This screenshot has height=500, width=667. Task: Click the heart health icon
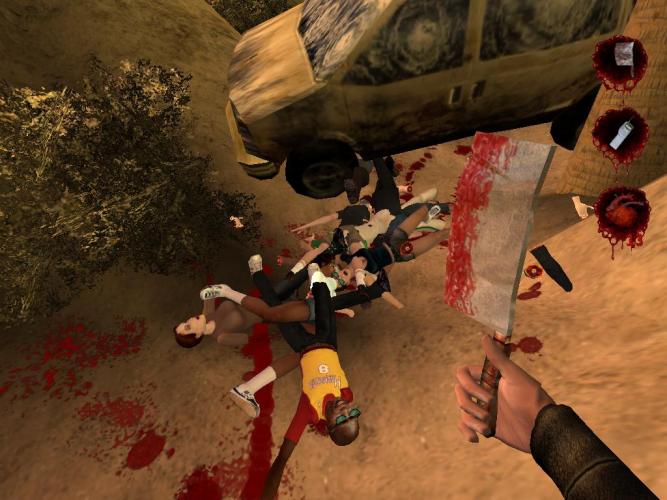pos(622,212)
